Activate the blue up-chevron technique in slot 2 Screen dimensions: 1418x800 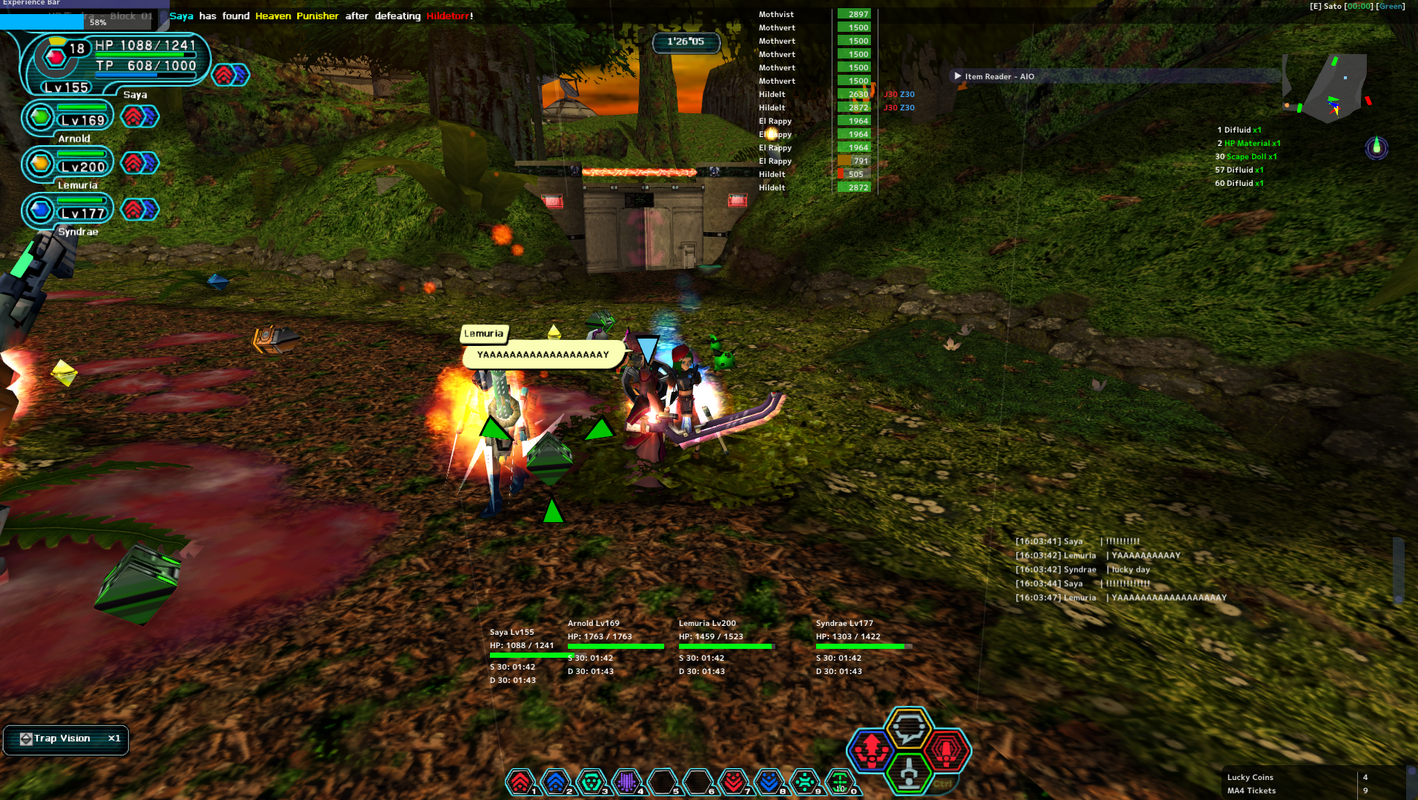tap(555, 781)
